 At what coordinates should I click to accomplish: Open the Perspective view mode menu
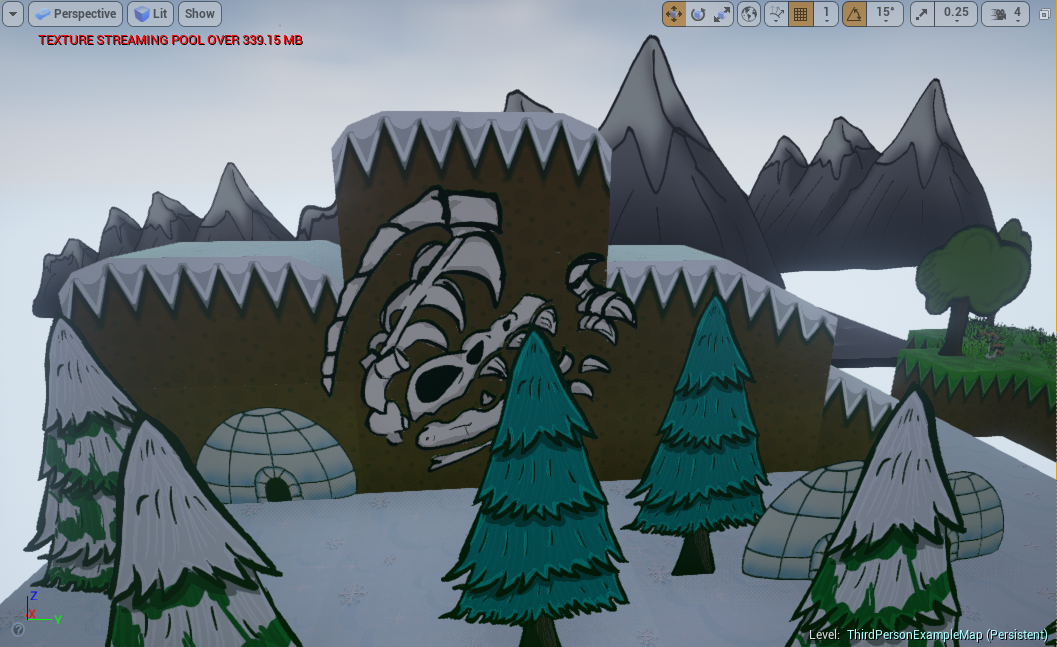tap(75, 14)
